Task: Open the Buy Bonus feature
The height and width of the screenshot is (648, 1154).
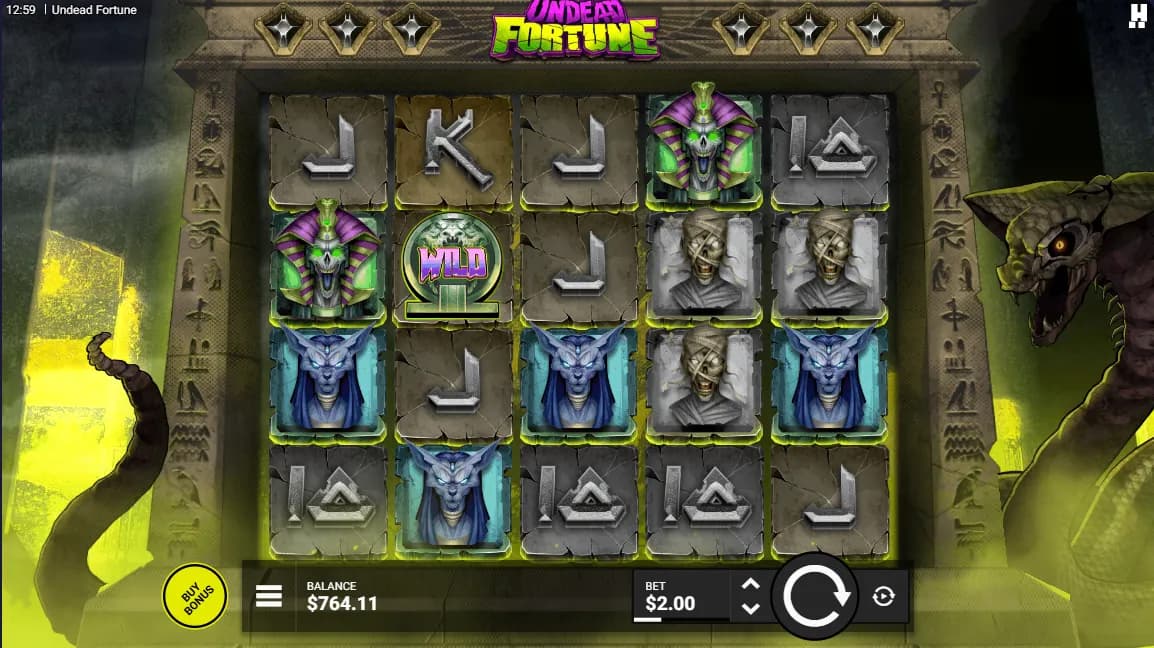Action: coord(194,597)
